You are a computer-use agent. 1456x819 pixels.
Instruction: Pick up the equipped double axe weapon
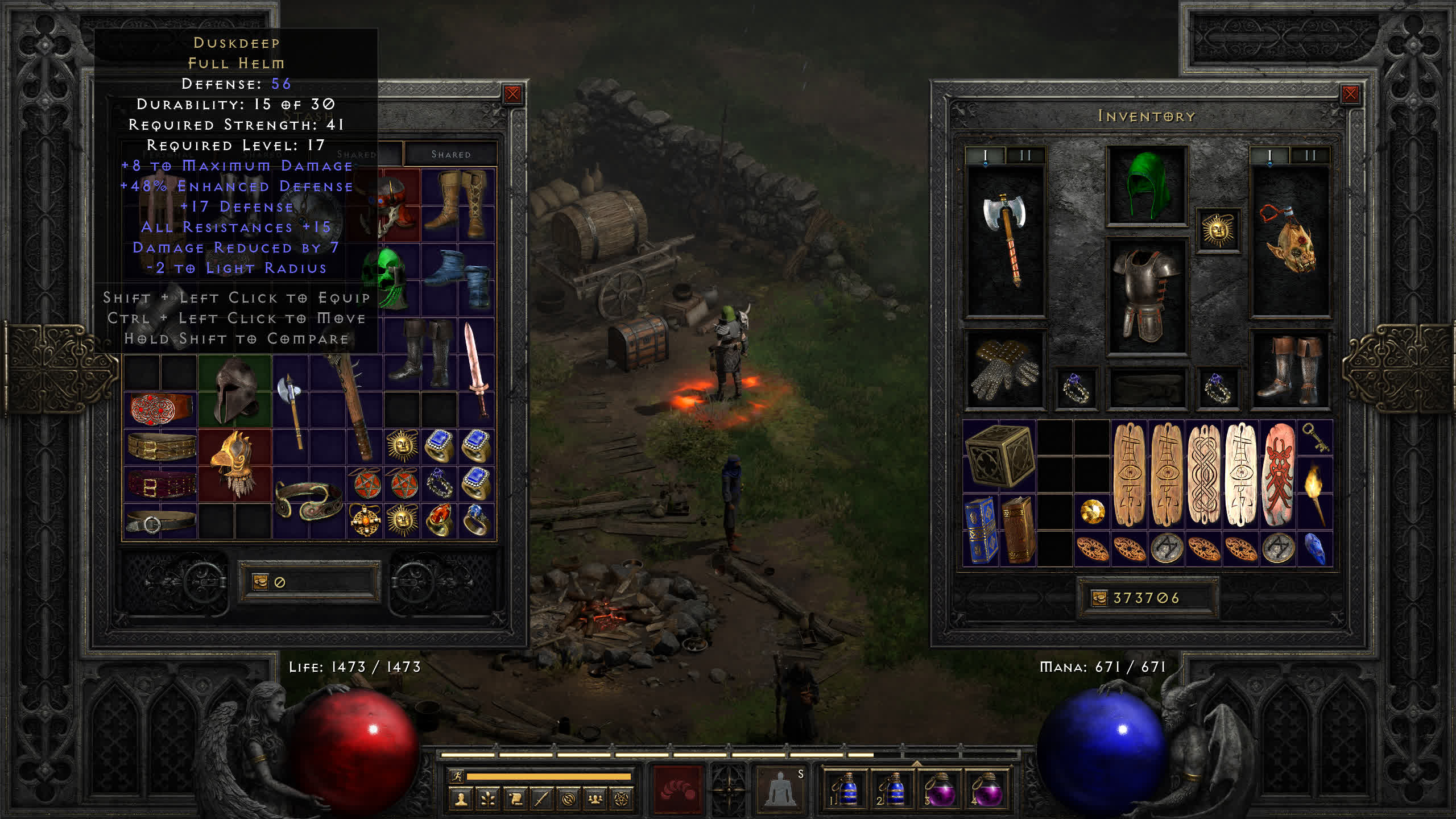[1006, 239]
